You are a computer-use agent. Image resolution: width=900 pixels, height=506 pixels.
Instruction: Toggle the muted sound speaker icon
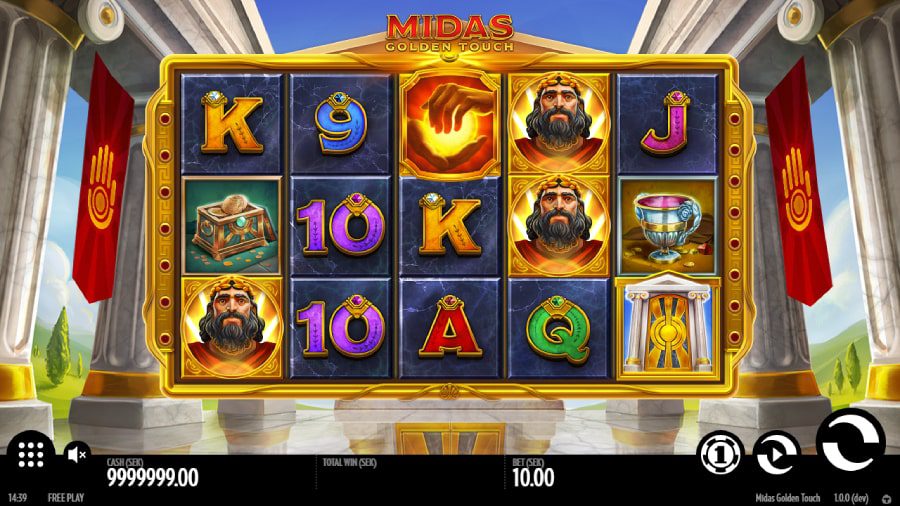coord(77,455)
